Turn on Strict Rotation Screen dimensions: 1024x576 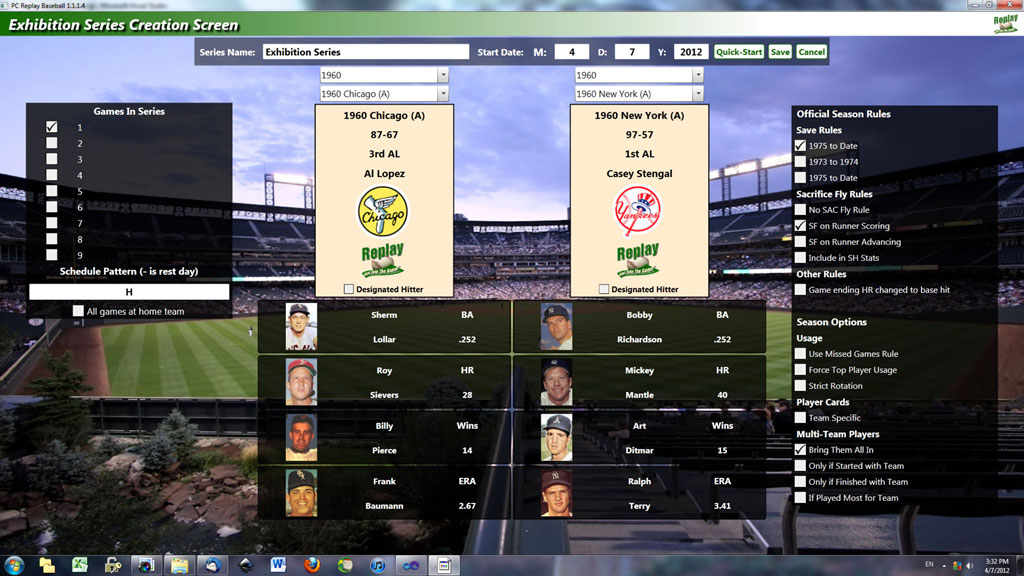tap(801, 386)
